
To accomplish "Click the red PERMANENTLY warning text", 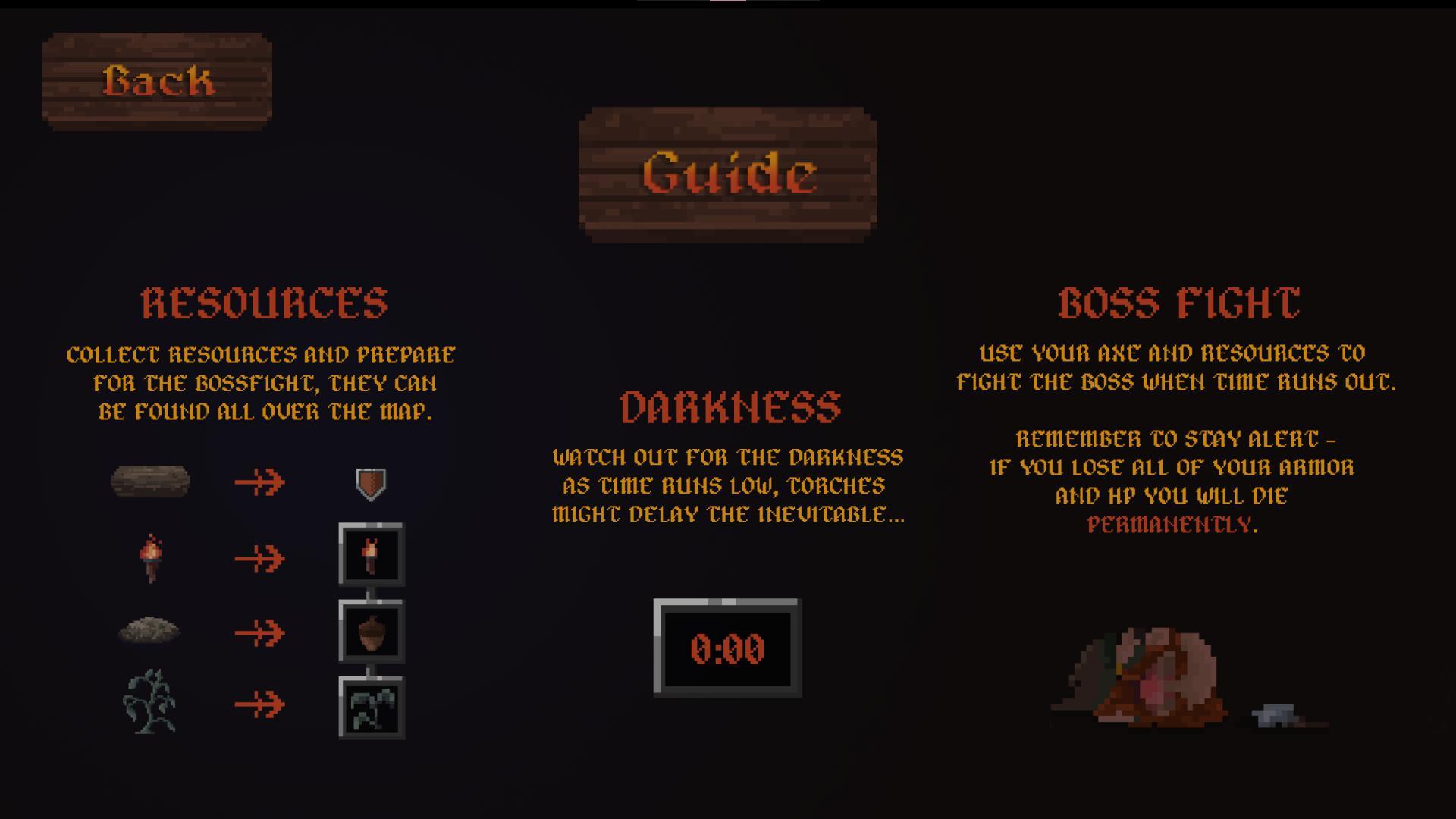I will 1171,525.
